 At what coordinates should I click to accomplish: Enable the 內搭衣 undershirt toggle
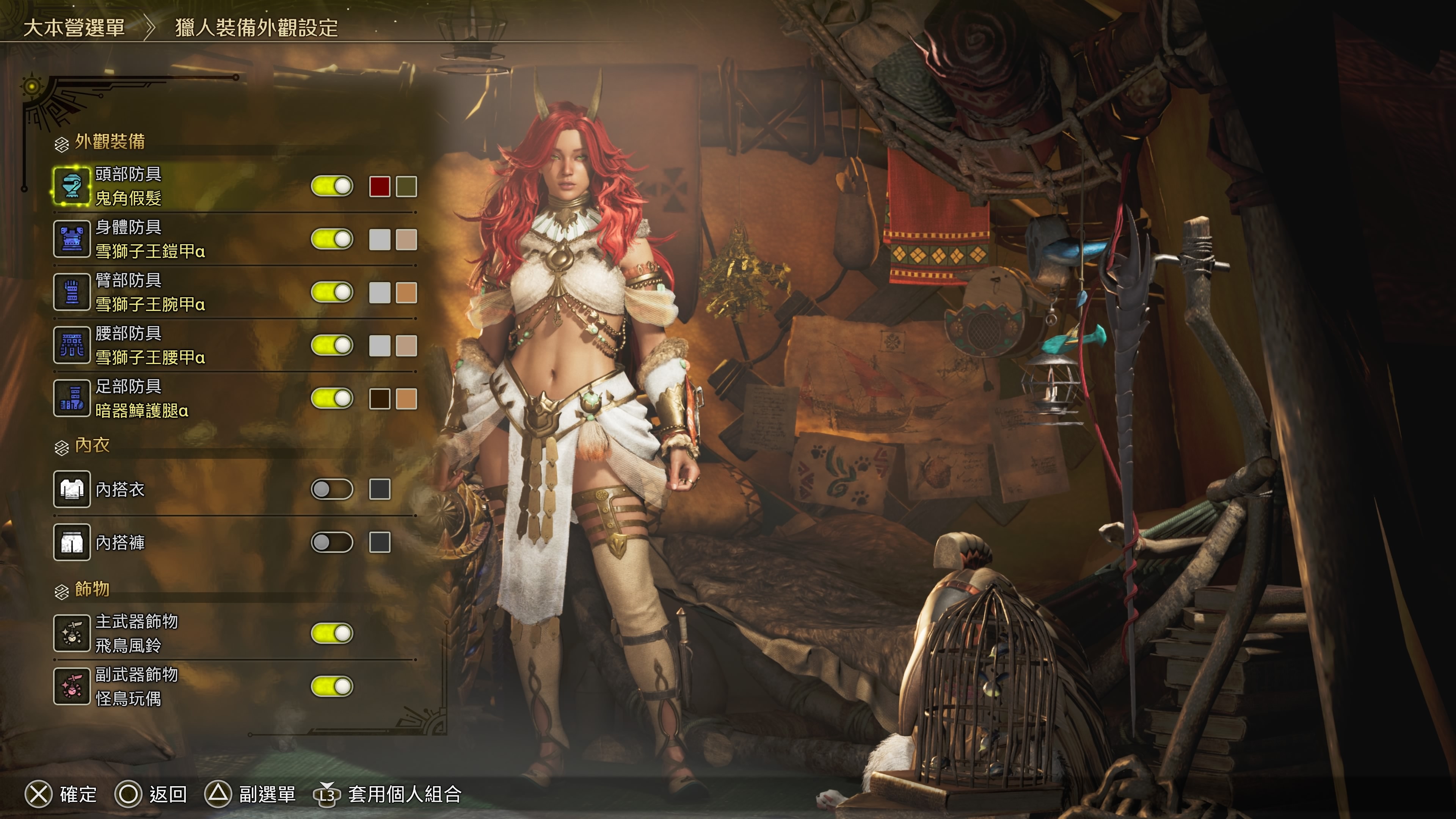point(332,490)
